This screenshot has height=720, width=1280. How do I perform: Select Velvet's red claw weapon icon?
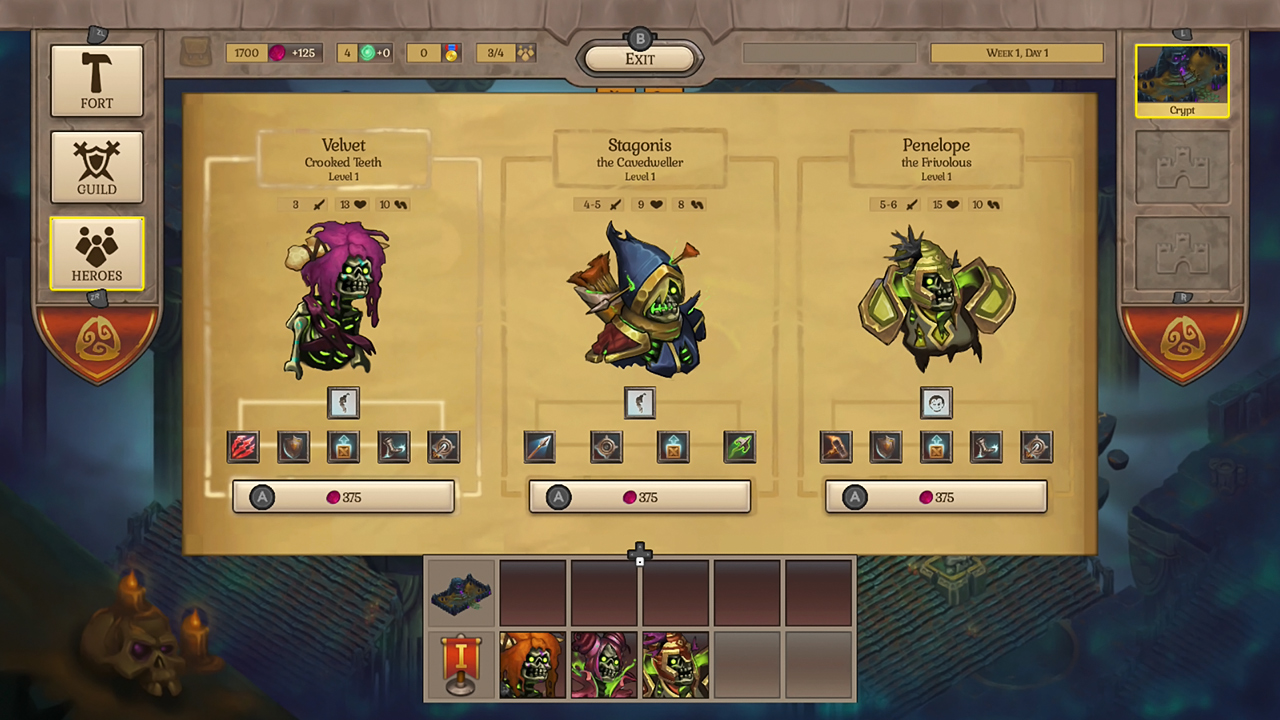tap(243, 447)
